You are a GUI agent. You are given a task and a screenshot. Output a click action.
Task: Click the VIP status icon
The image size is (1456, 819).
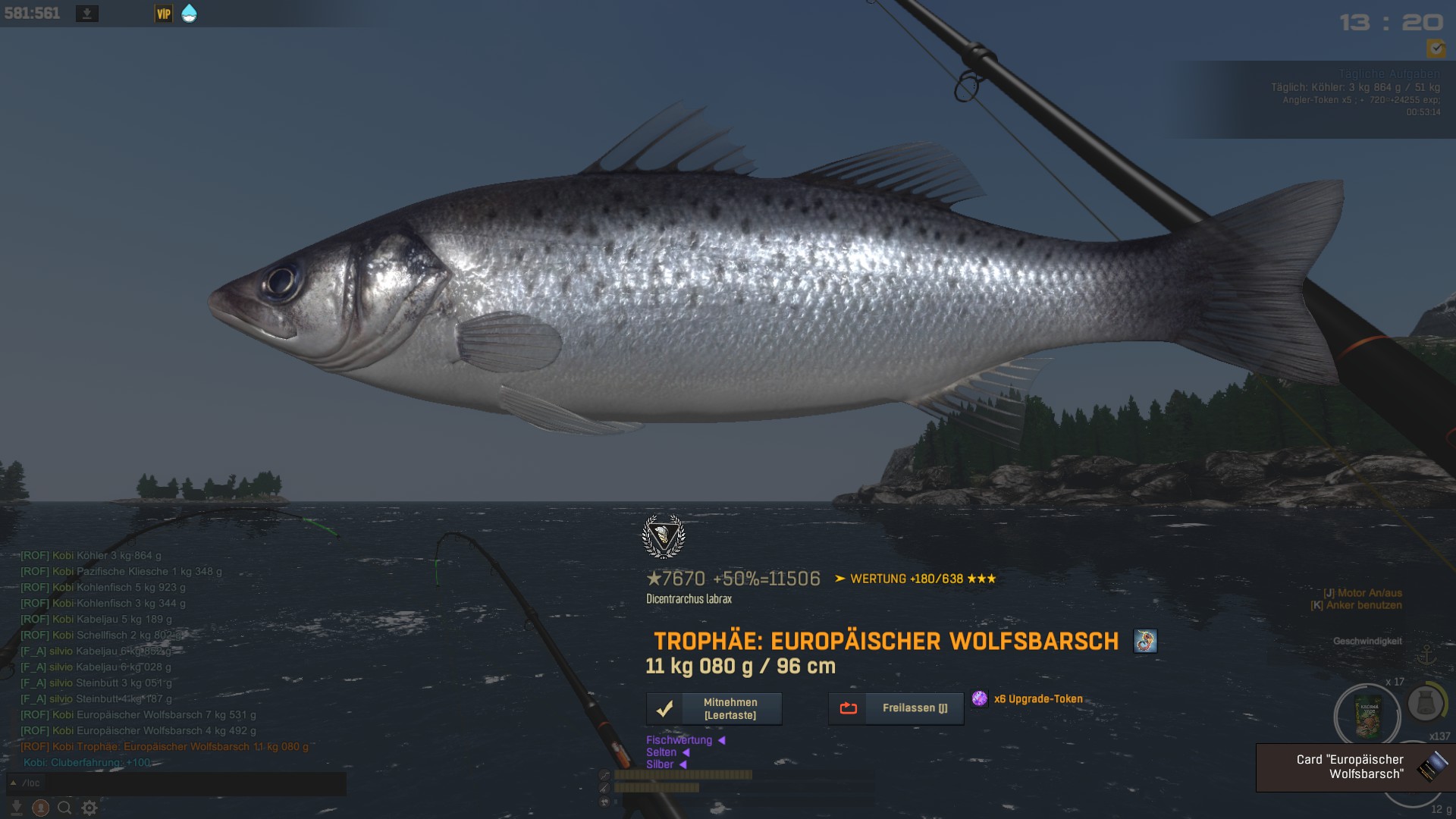(164, 14)
